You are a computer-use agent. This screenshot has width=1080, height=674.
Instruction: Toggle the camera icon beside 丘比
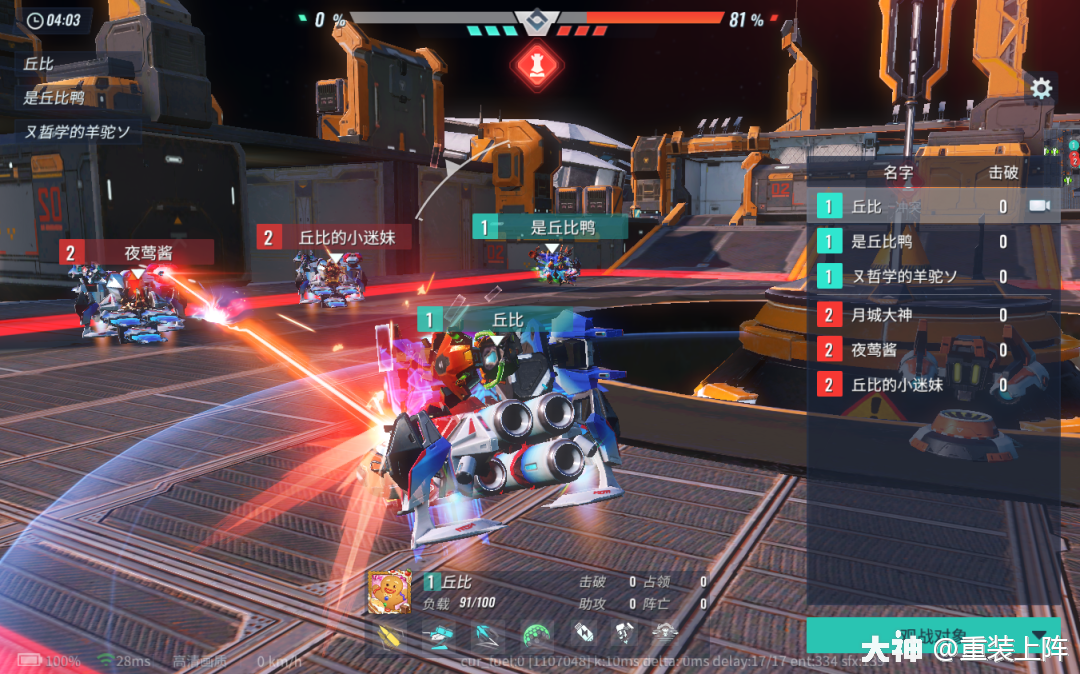tap(1040, 206)
